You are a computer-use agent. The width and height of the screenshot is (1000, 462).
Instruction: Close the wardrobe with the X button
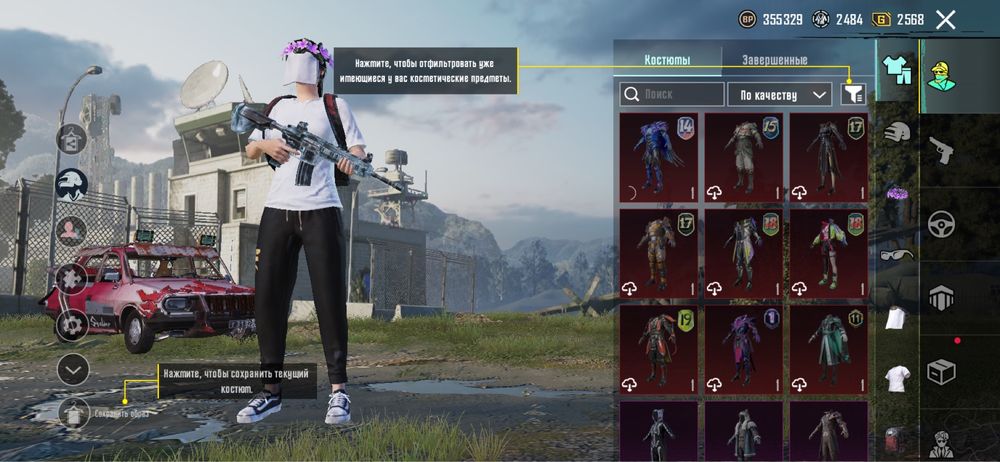click(945, 19)
